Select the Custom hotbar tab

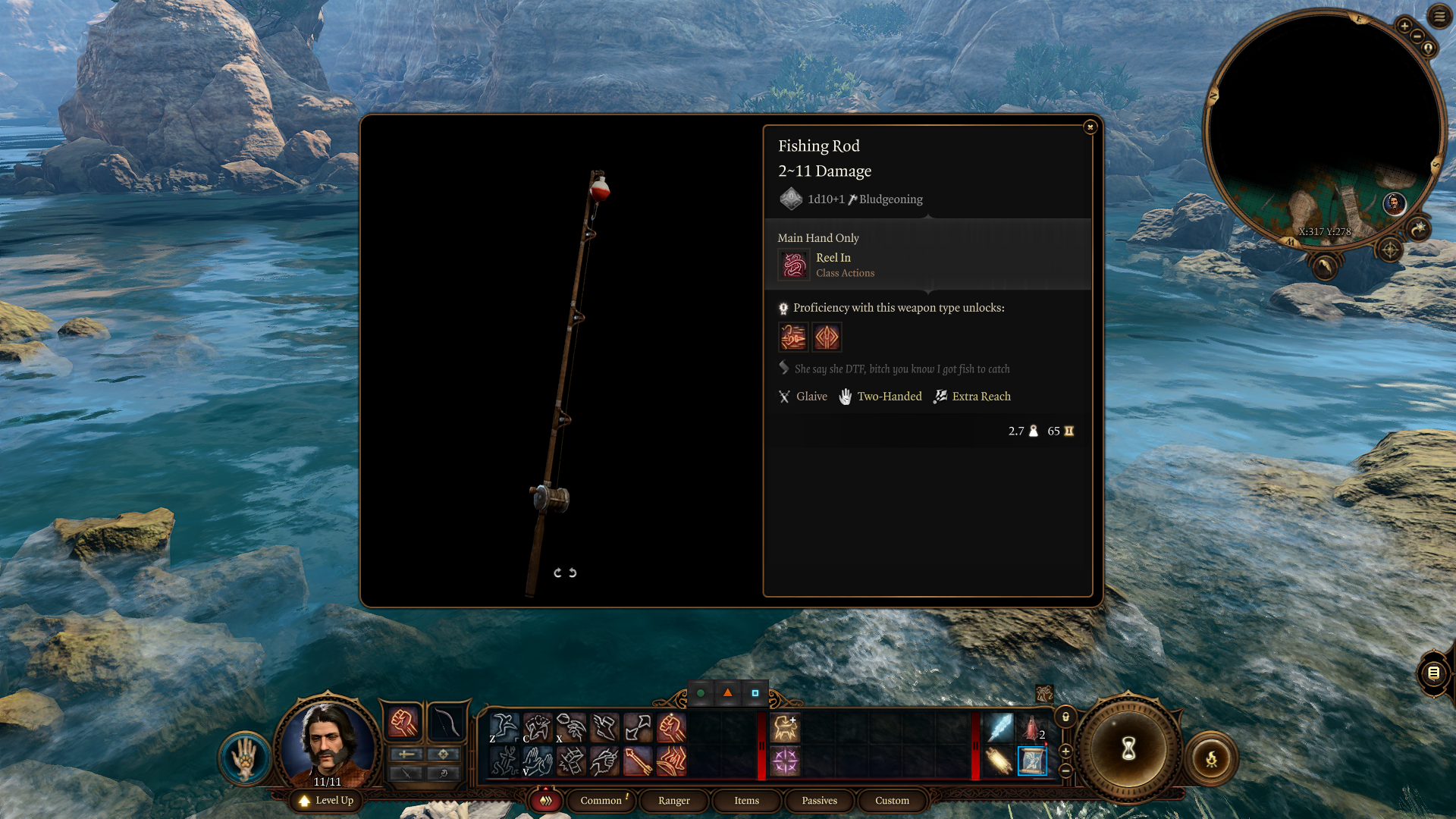click(x=892, y=800)
